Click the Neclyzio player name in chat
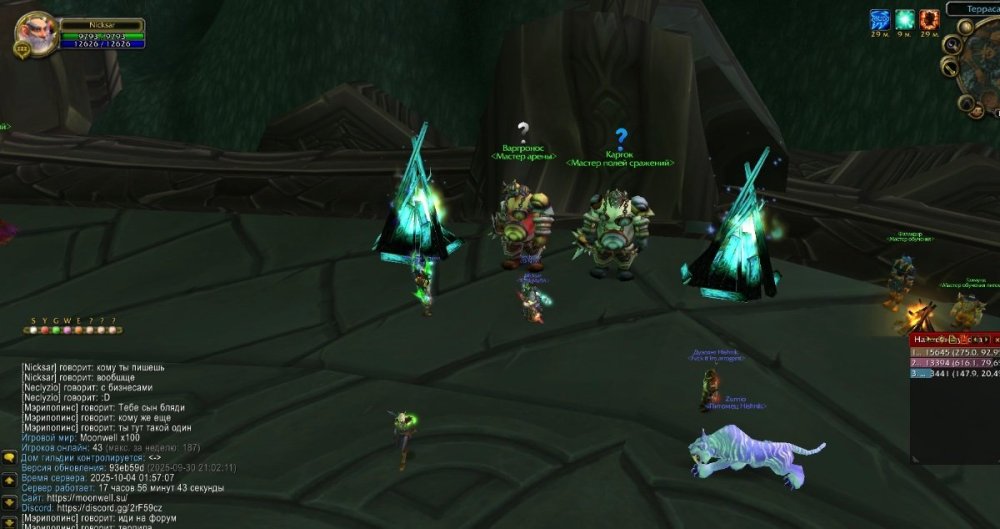 tap(41, 388)
